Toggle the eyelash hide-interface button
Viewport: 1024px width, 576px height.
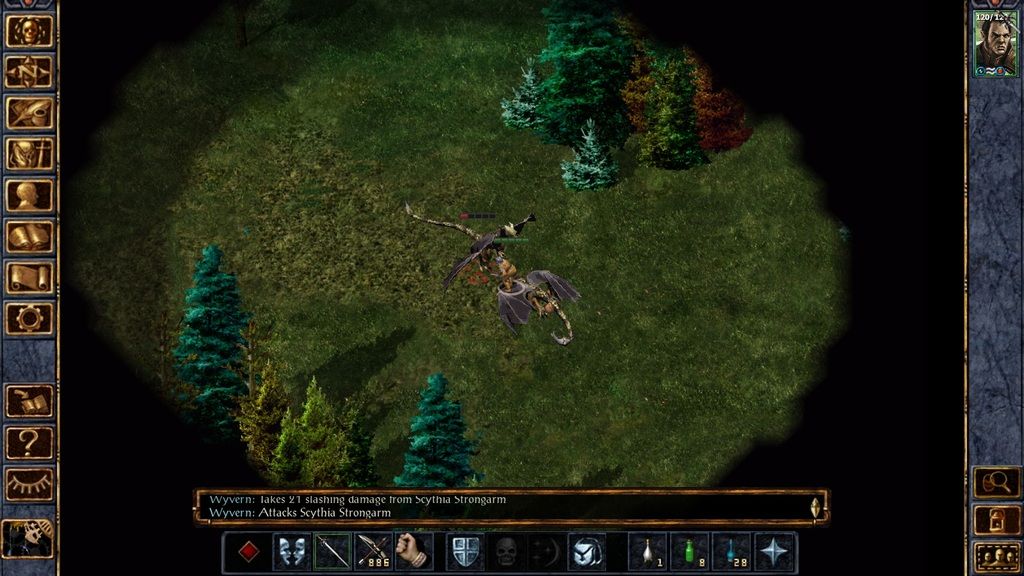tap(29, 483)
